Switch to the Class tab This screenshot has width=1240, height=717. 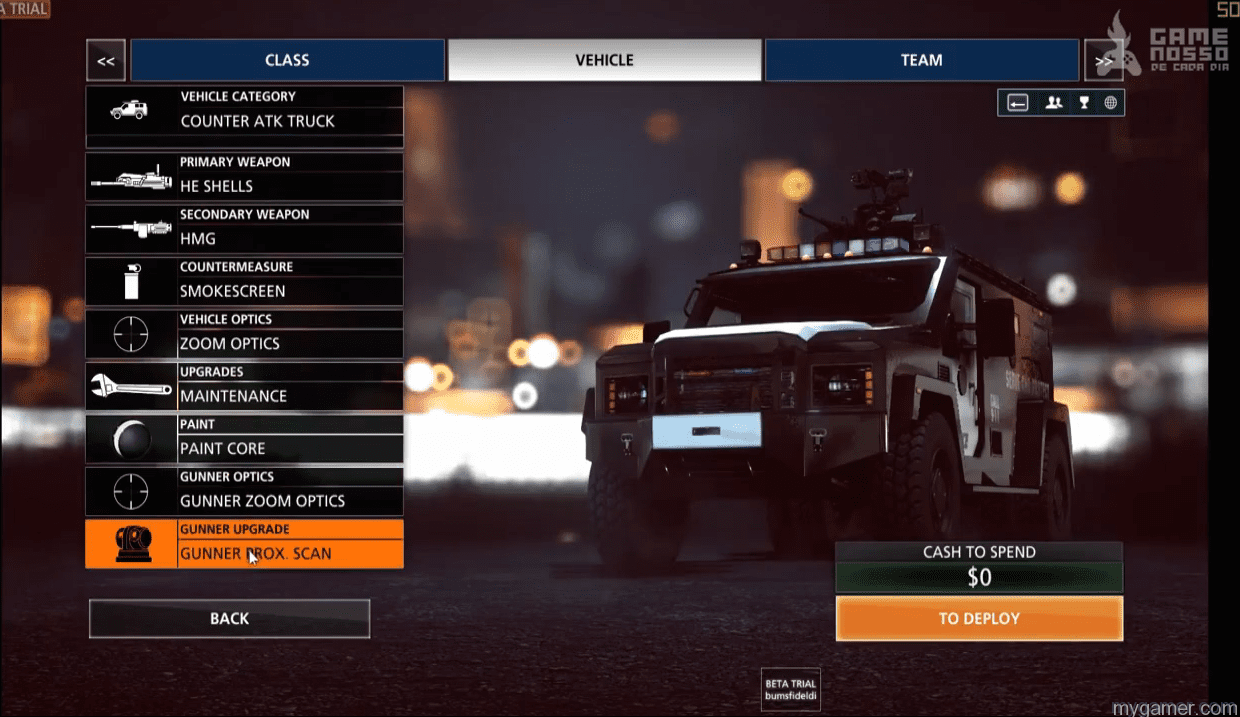287,60
